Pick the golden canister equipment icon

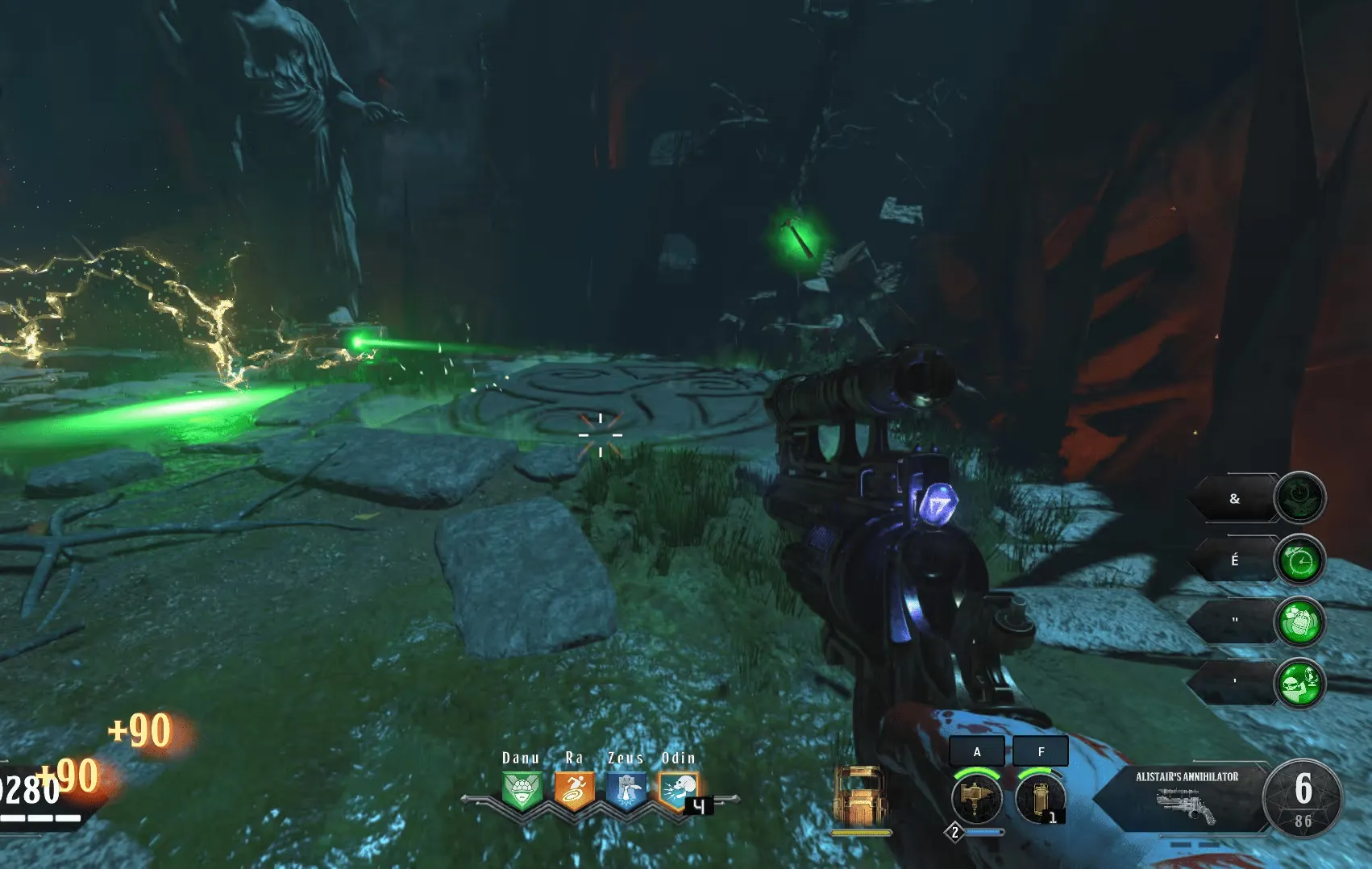pyautogui.click(x=1038, y=798)
